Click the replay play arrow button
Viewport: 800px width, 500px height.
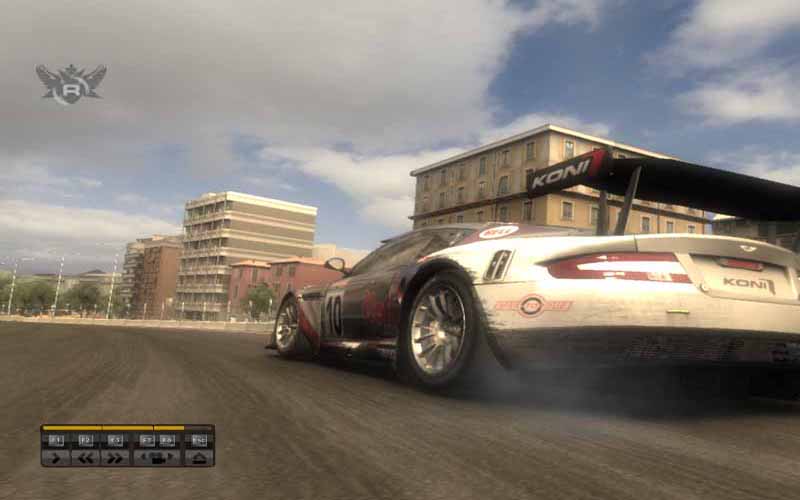click(55, 457)
